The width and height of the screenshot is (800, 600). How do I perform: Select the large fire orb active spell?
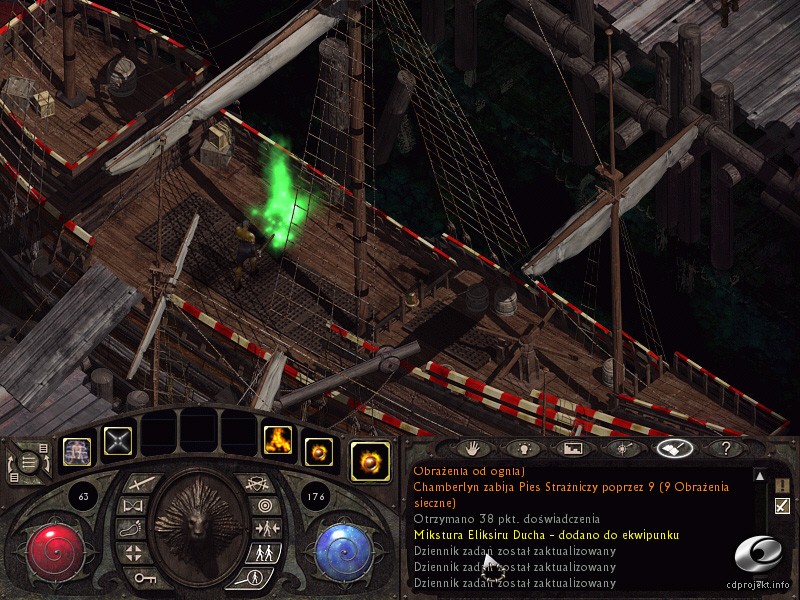(x=370, y=461)
